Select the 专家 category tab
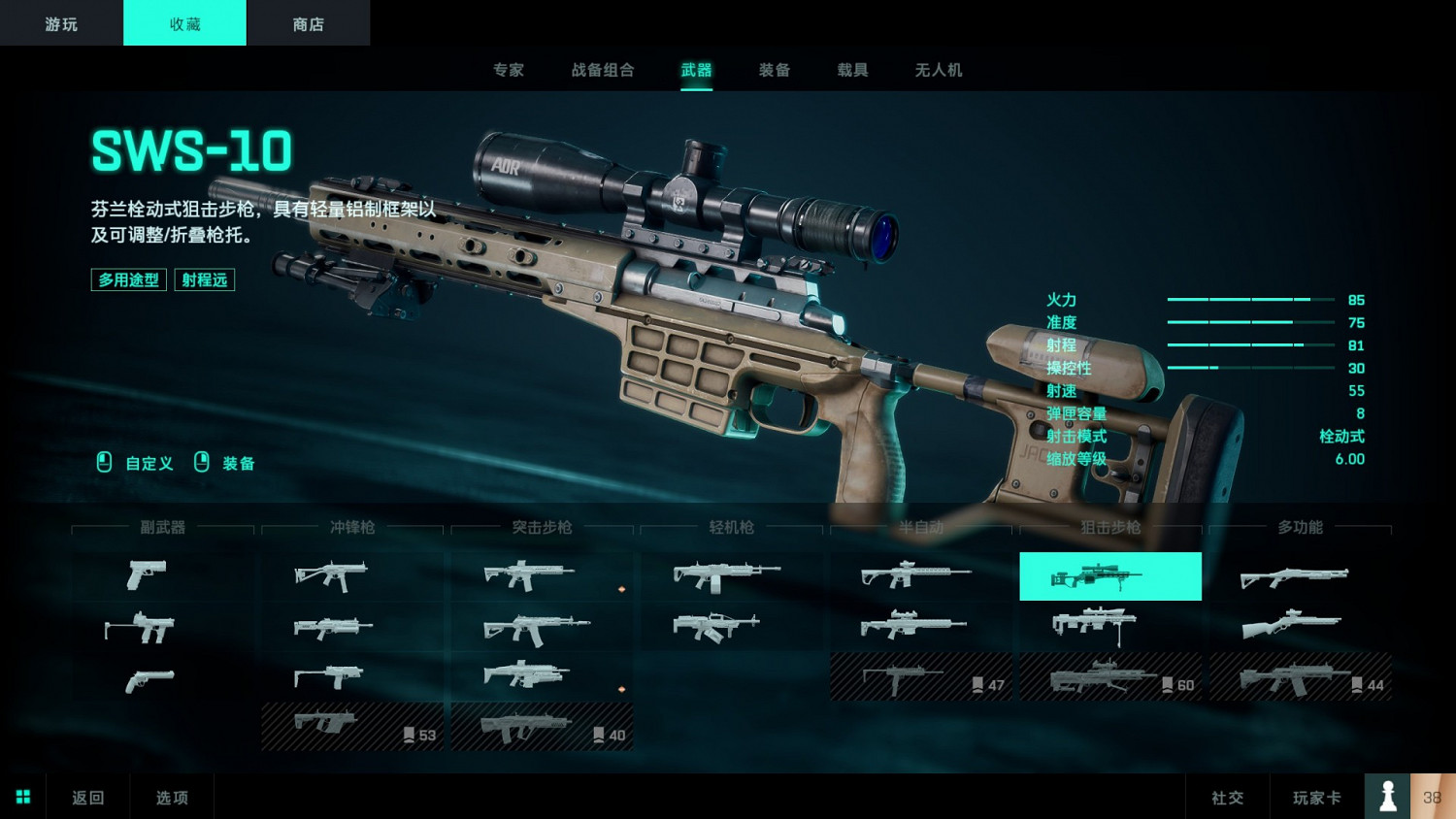The height and width of the screenshot is (819, 1456). 509,70
